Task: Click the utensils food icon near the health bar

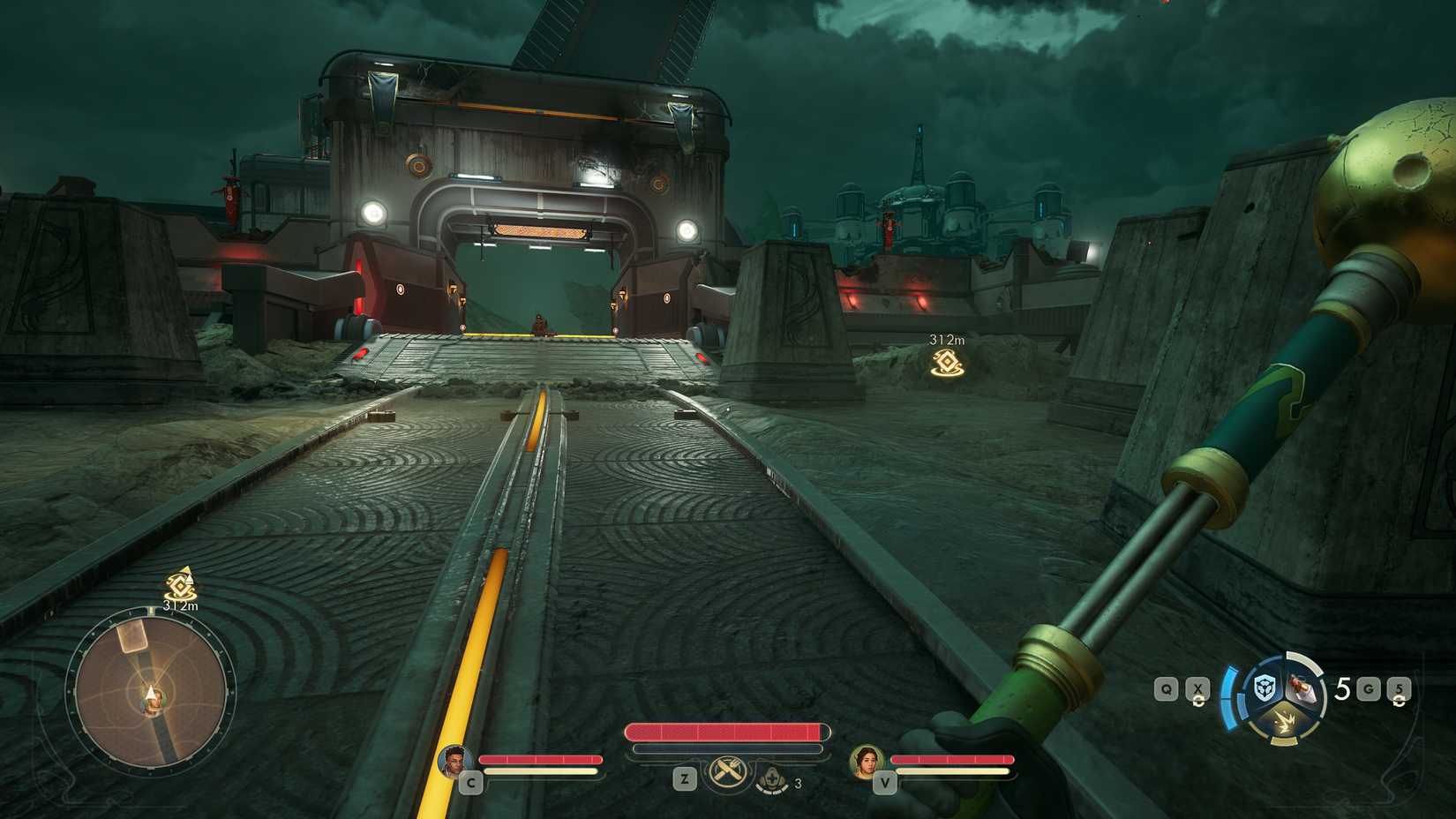Action: [725, 772]
